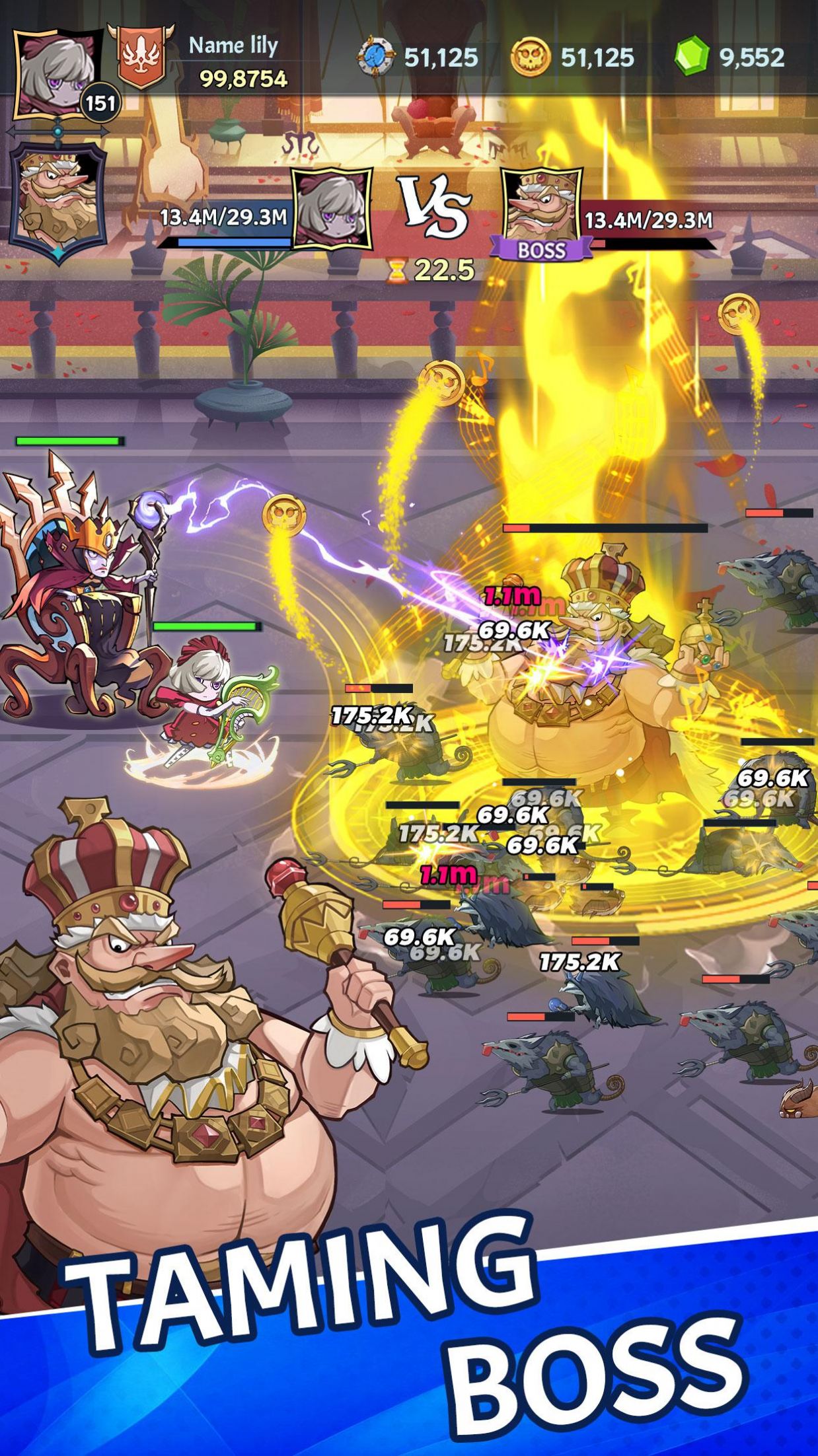Tap the gold skull coin currency icon
The height and width of the screenshot is (1456, 818).
[x=531, y=58]
